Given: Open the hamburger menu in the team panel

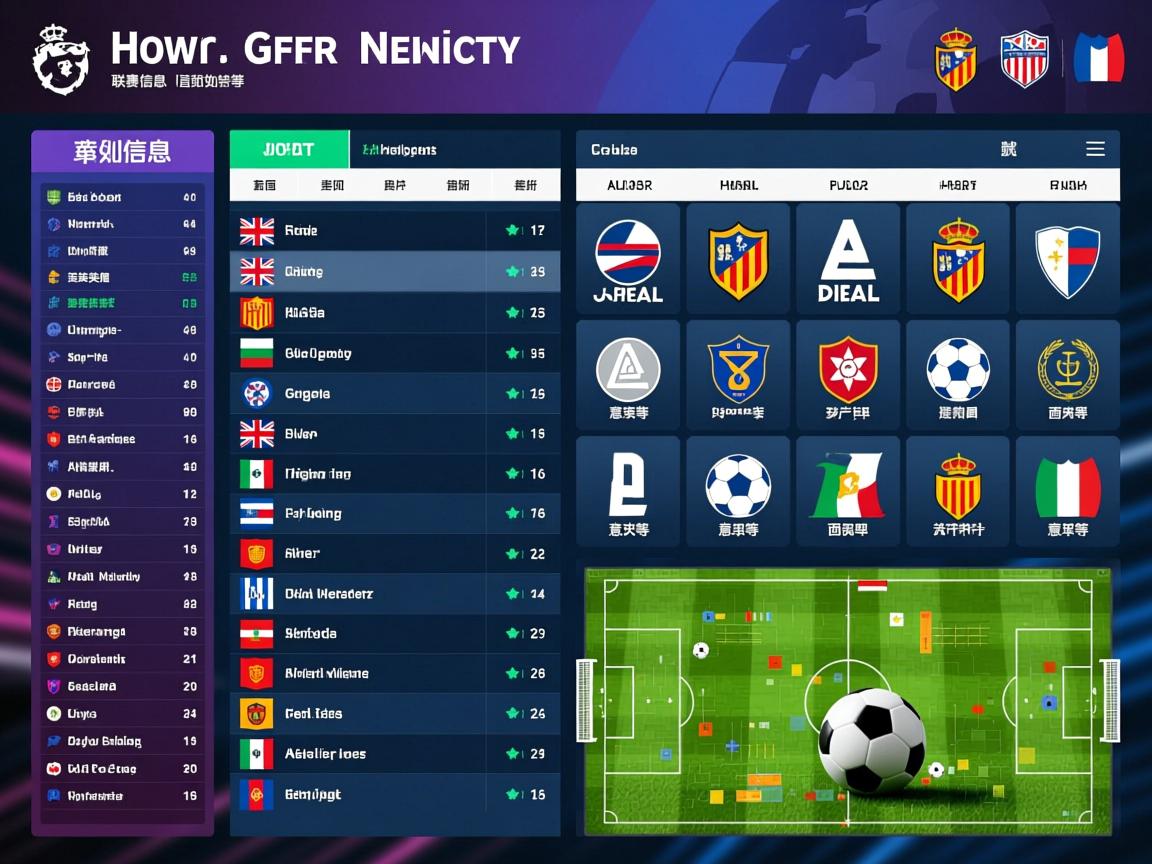Looking at the screenshot, I should 1095,149.
